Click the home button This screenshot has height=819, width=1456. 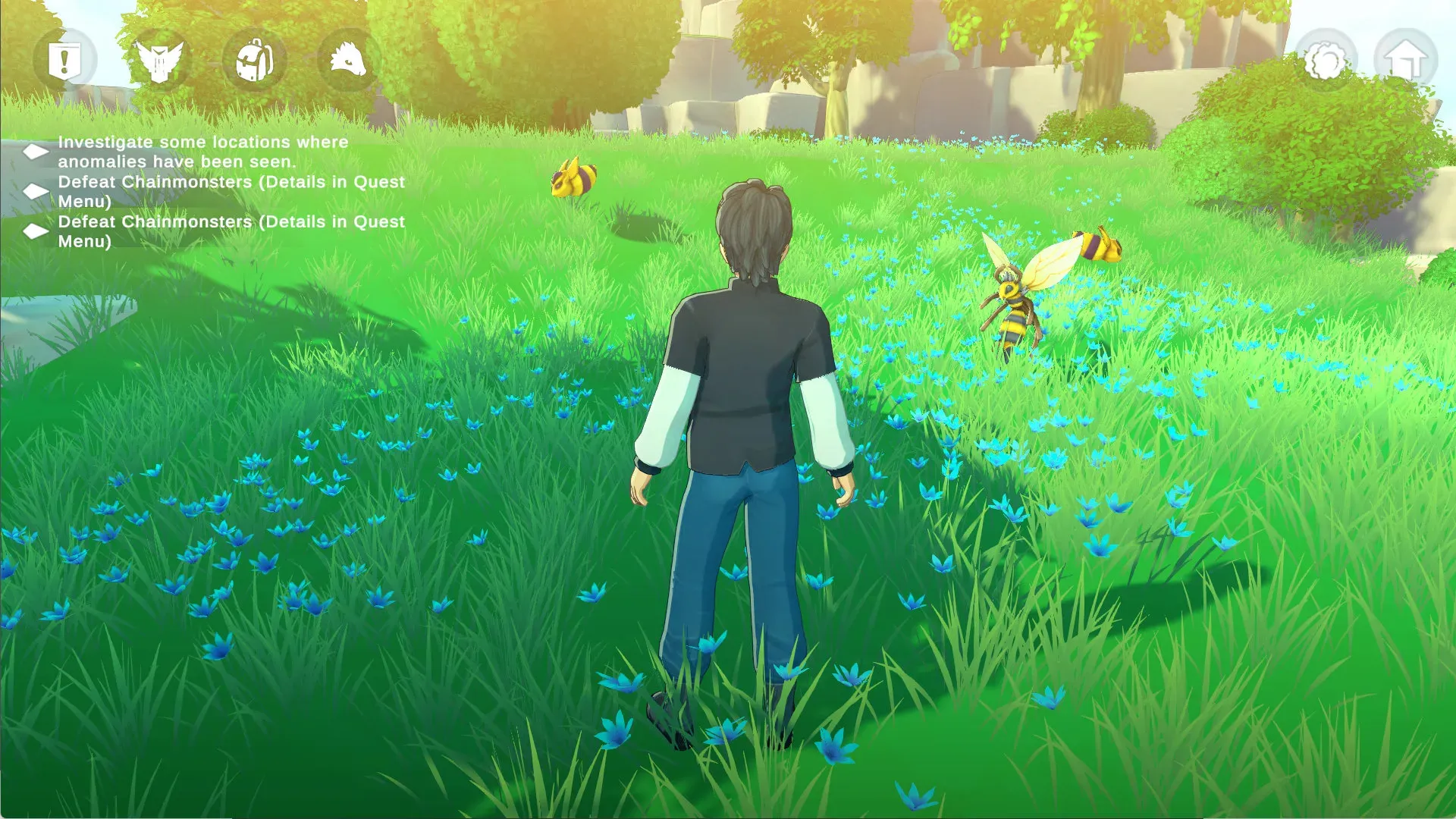(x=1406, y=61)
